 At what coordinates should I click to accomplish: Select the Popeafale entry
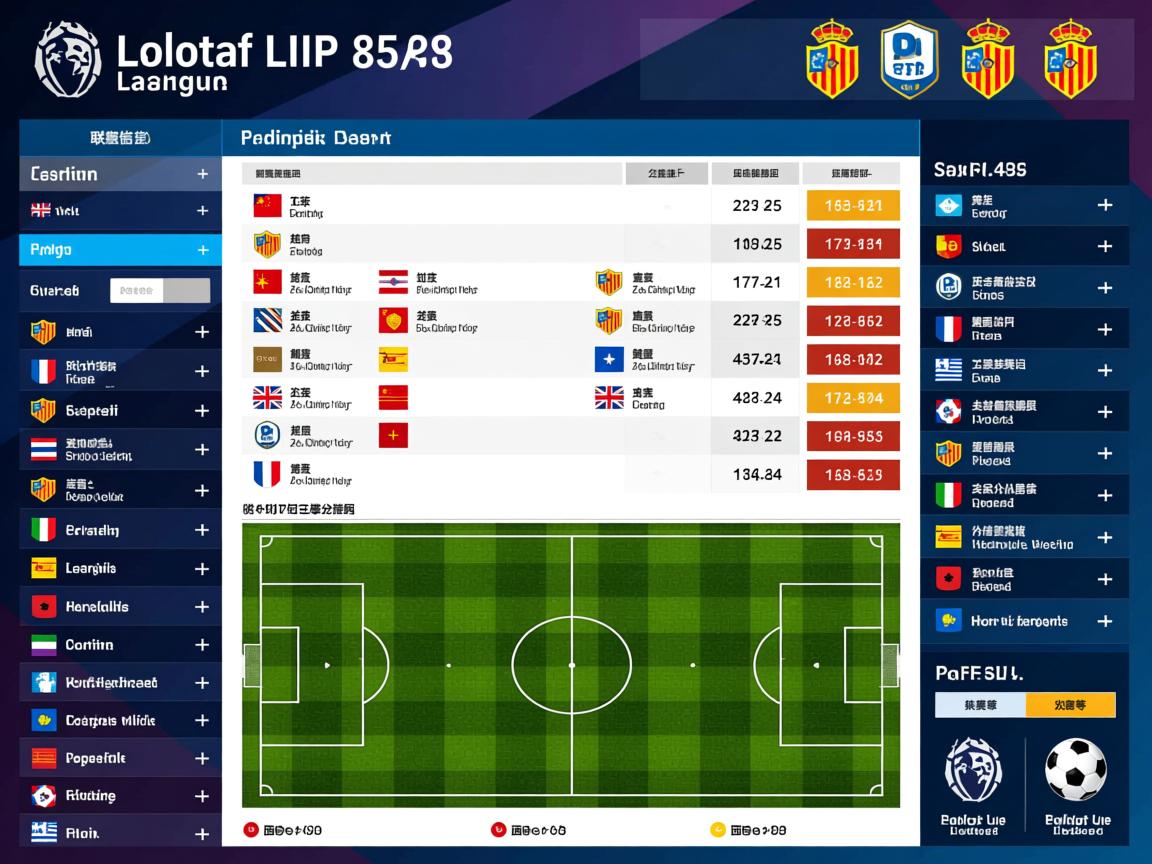point(120,758)
